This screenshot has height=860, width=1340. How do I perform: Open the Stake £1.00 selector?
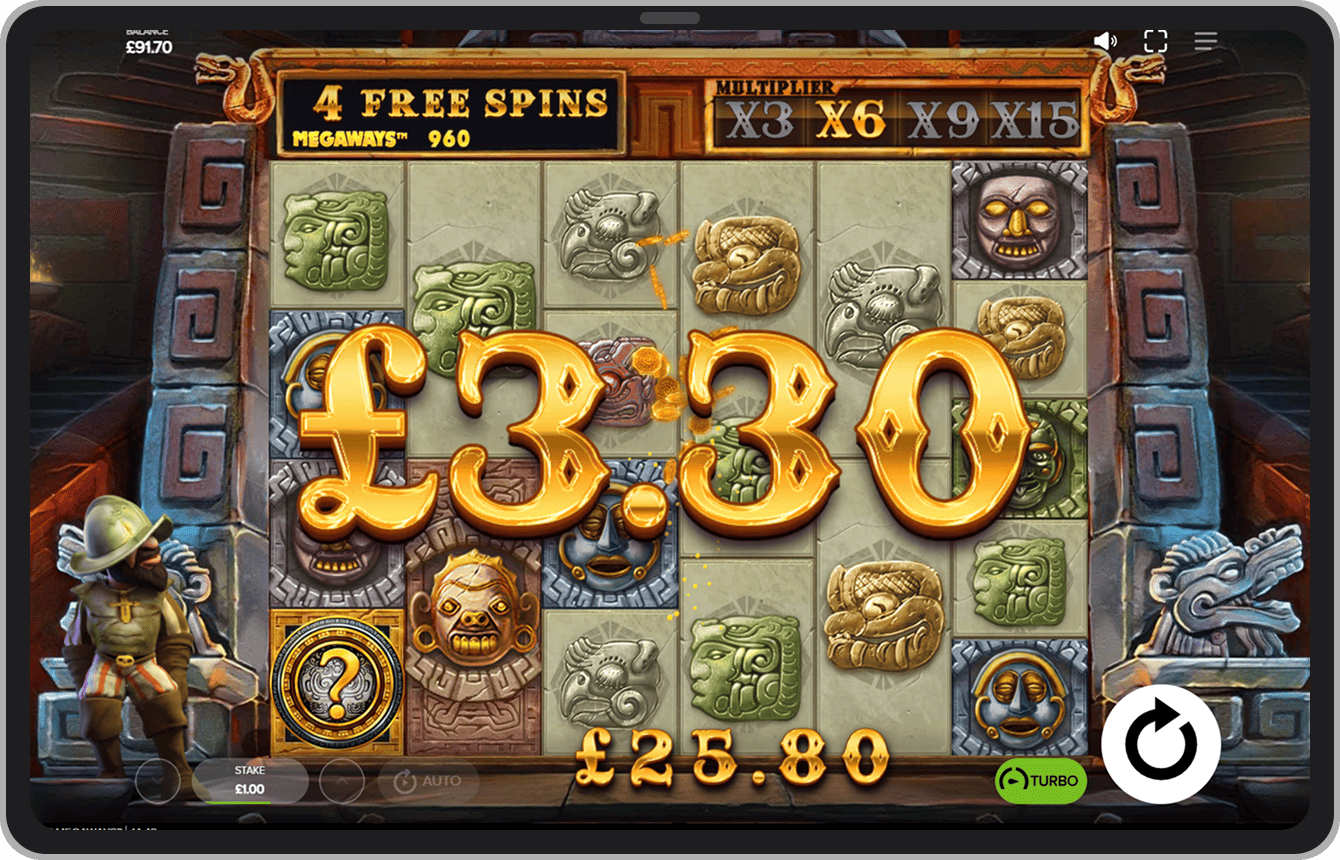point(250,781)
